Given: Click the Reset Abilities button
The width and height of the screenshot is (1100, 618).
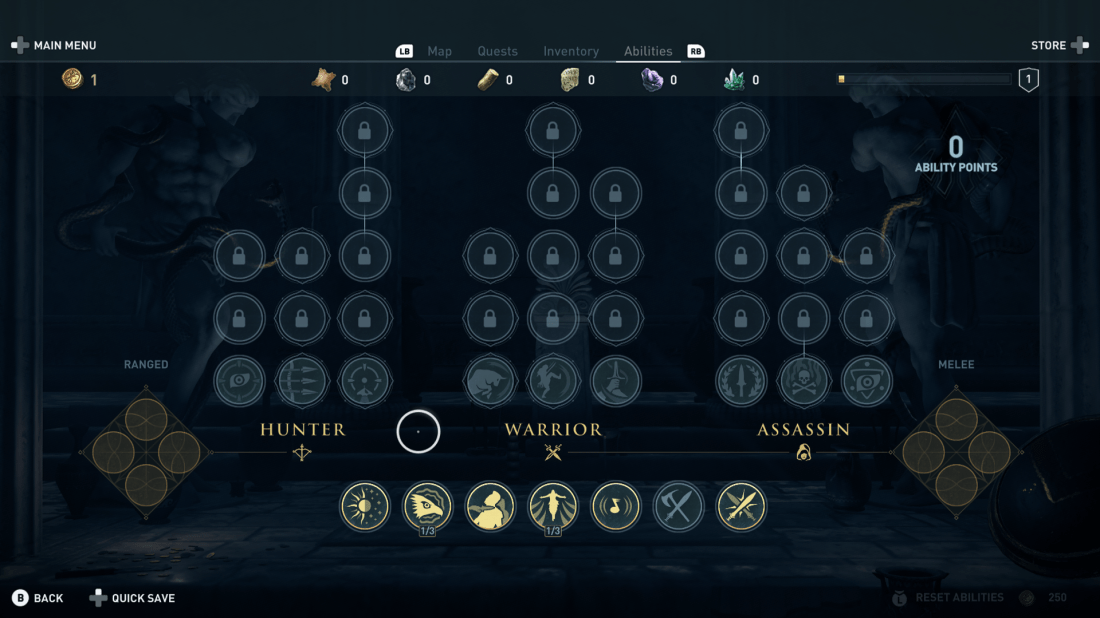Looking at the screenshot, I should 958,598.
